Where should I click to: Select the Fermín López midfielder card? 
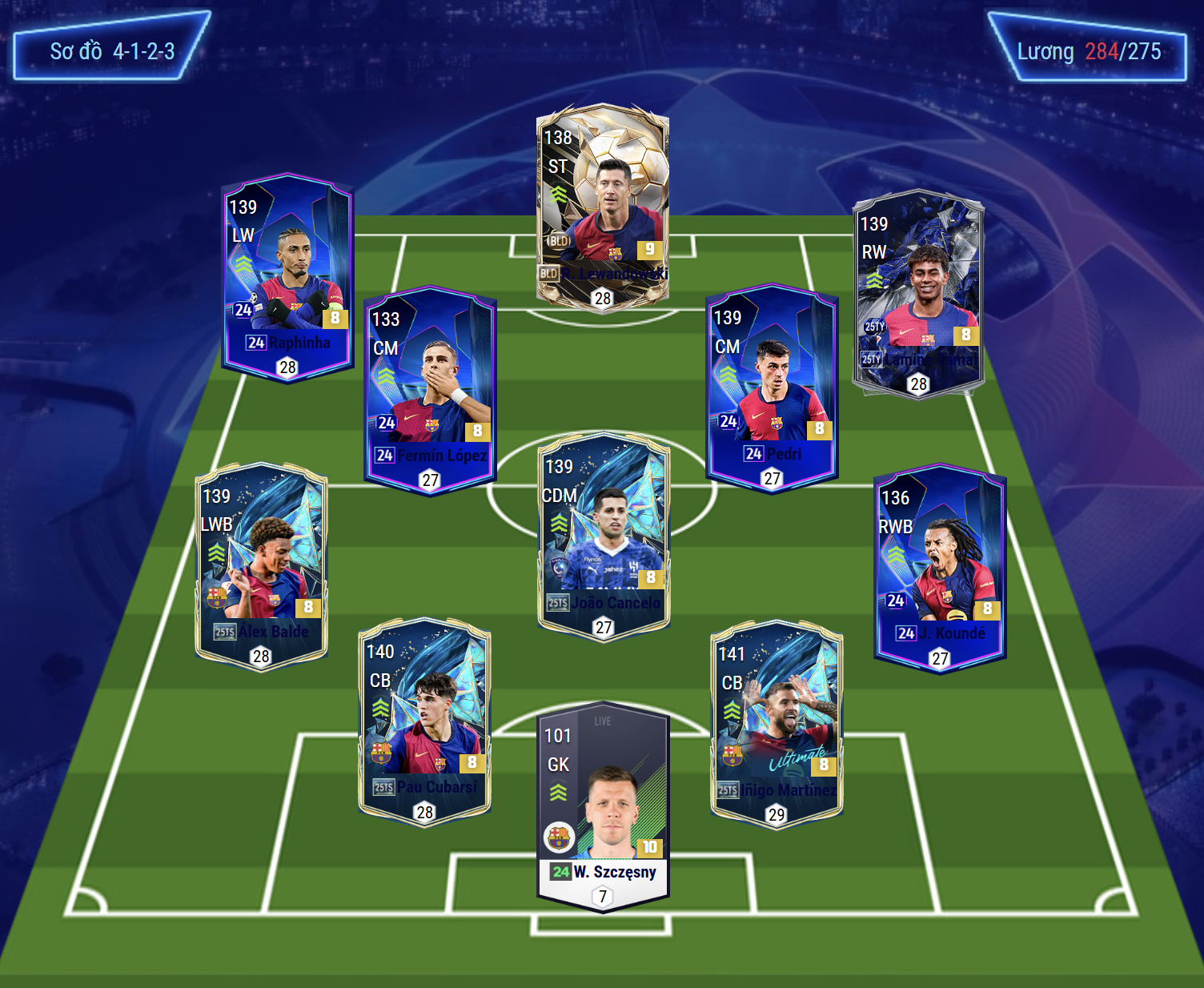(430, 390)
